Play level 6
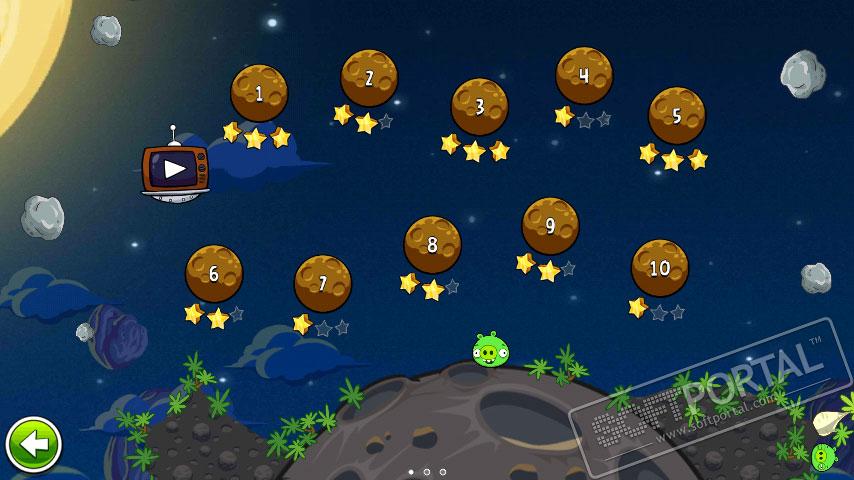This screenshot has width=854, height=480. (x=214, y=273)
